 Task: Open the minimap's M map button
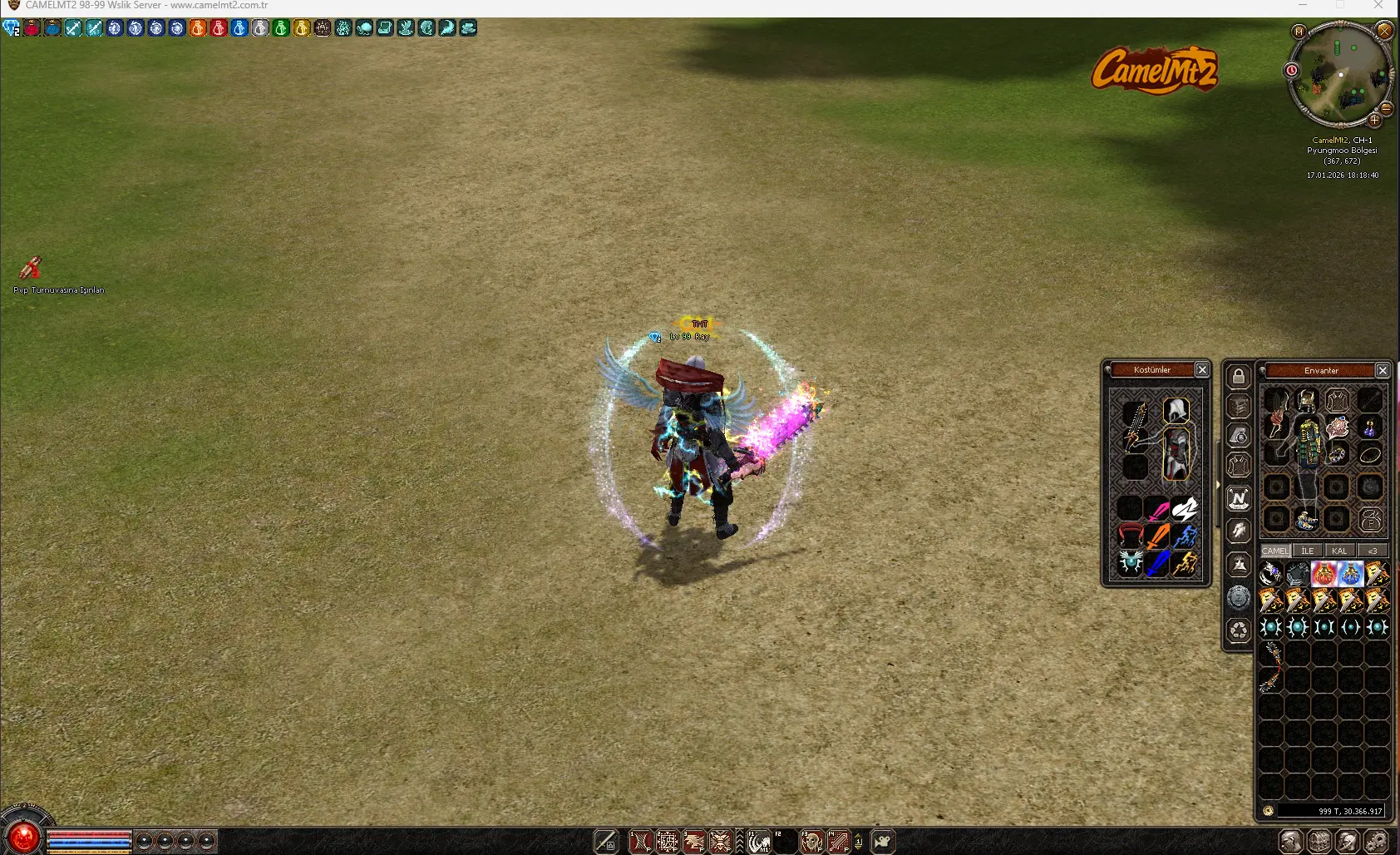pyautogui.click(x=1299, y=32)
